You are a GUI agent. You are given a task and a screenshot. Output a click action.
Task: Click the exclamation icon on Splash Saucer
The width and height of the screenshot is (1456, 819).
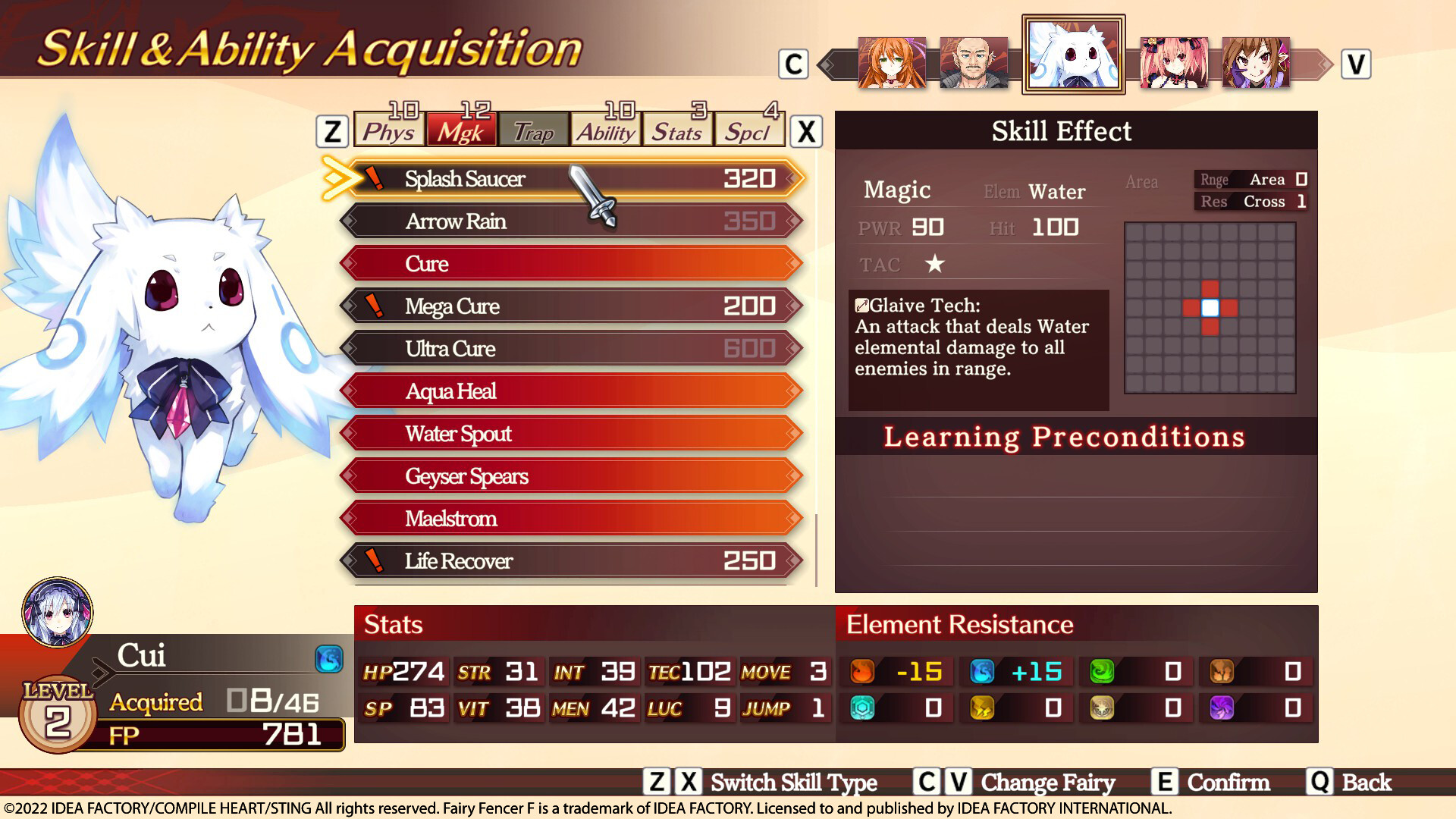(375, 177)
